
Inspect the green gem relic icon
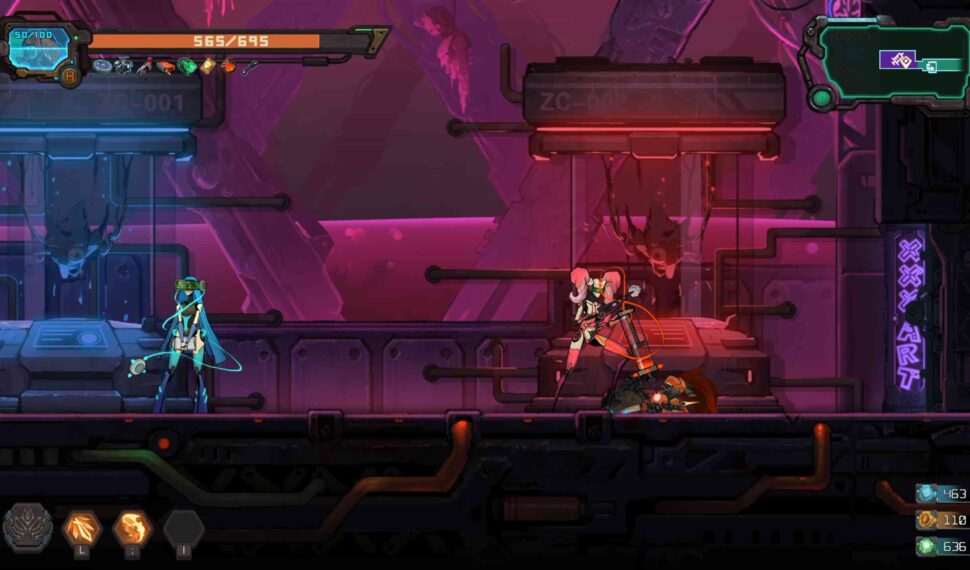[187, 67]
